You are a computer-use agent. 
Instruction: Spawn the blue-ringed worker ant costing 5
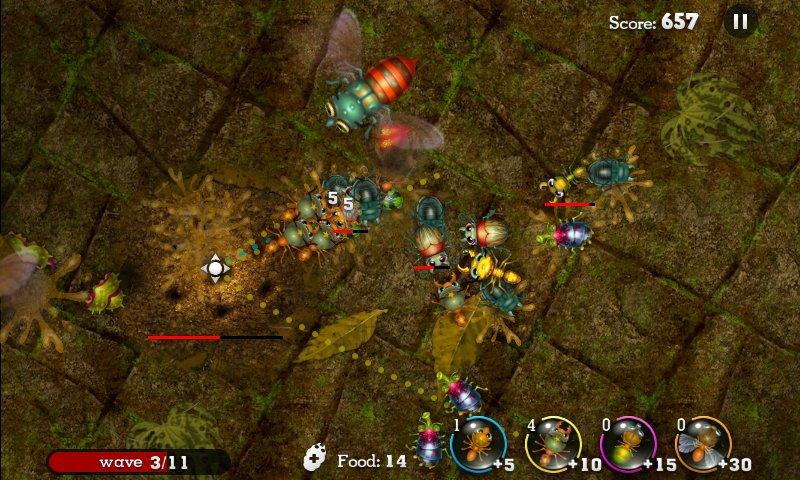tap(477, 444)
